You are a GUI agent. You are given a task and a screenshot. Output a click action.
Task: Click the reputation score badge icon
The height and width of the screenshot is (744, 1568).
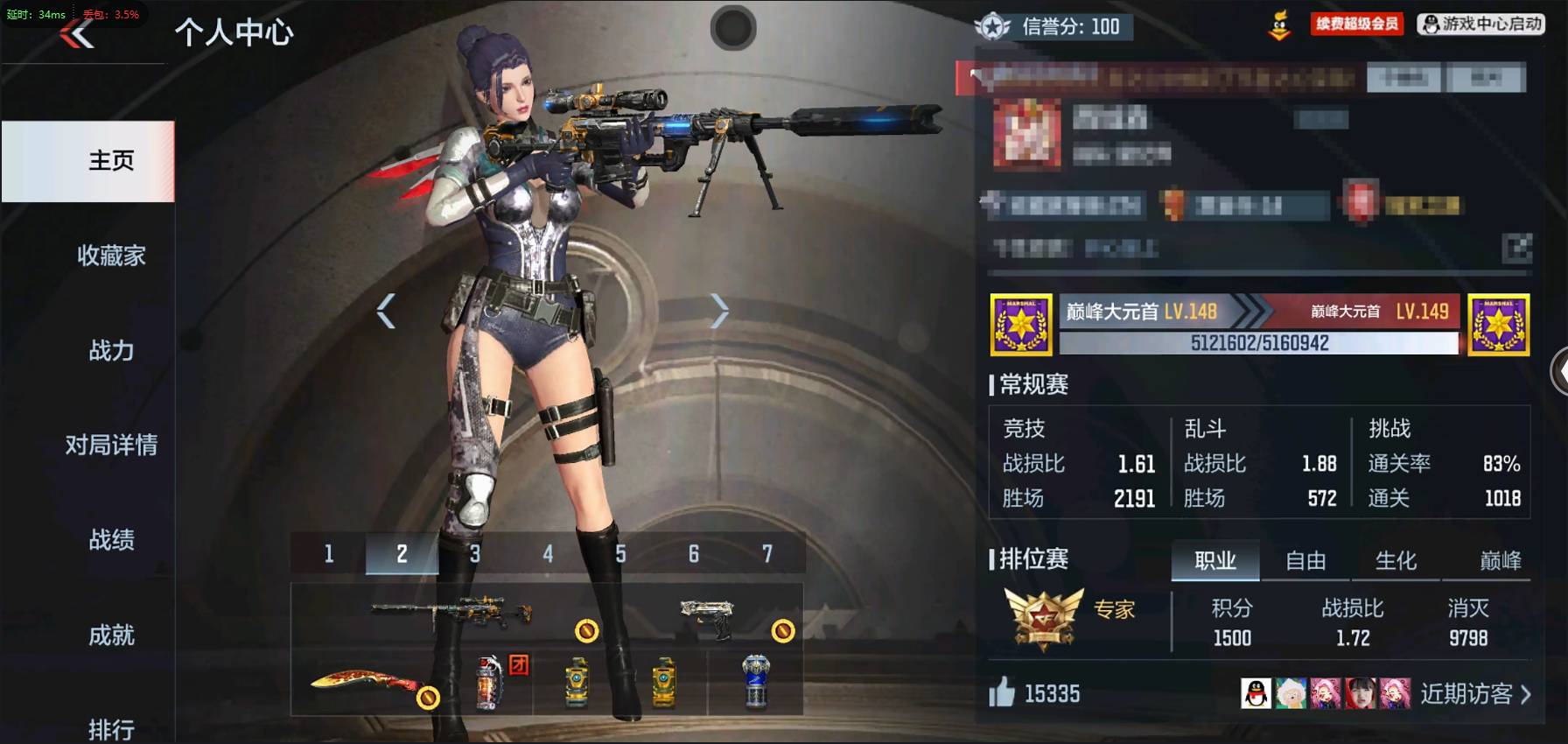993,27
